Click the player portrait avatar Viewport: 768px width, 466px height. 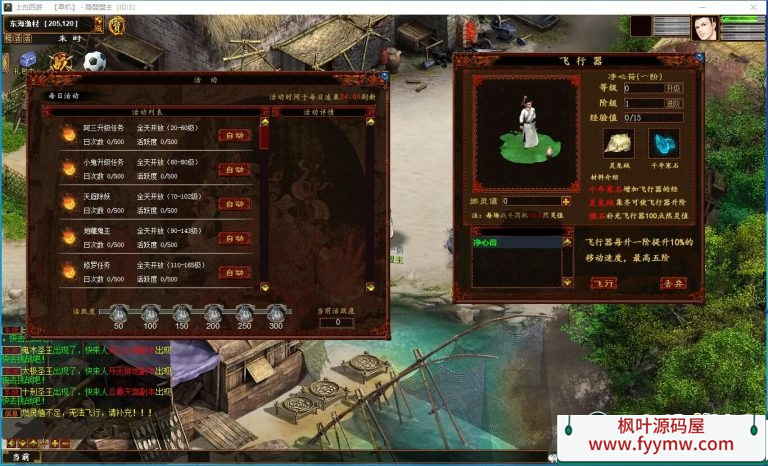click(704, 27)
